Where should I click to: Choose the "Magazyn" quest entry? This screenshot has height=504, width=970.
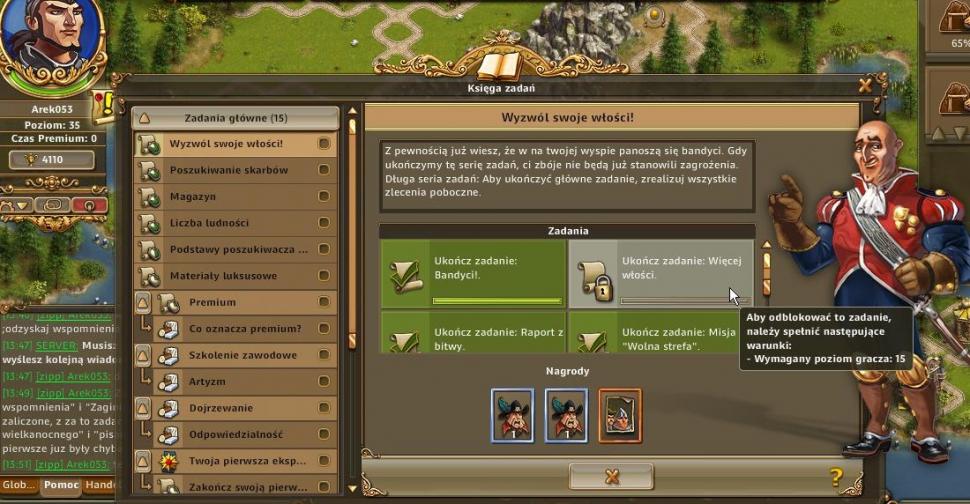pyautogui.click(x=192, y=197)
